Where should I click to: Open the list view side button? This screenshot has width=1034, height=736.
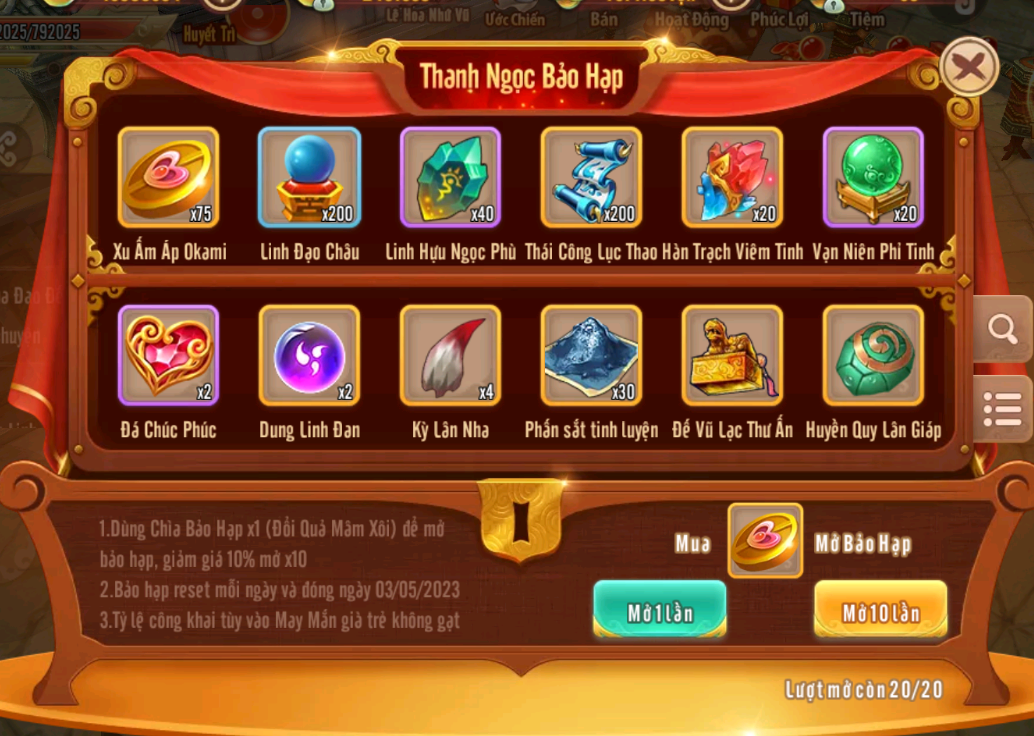[x=1002, y=408]
